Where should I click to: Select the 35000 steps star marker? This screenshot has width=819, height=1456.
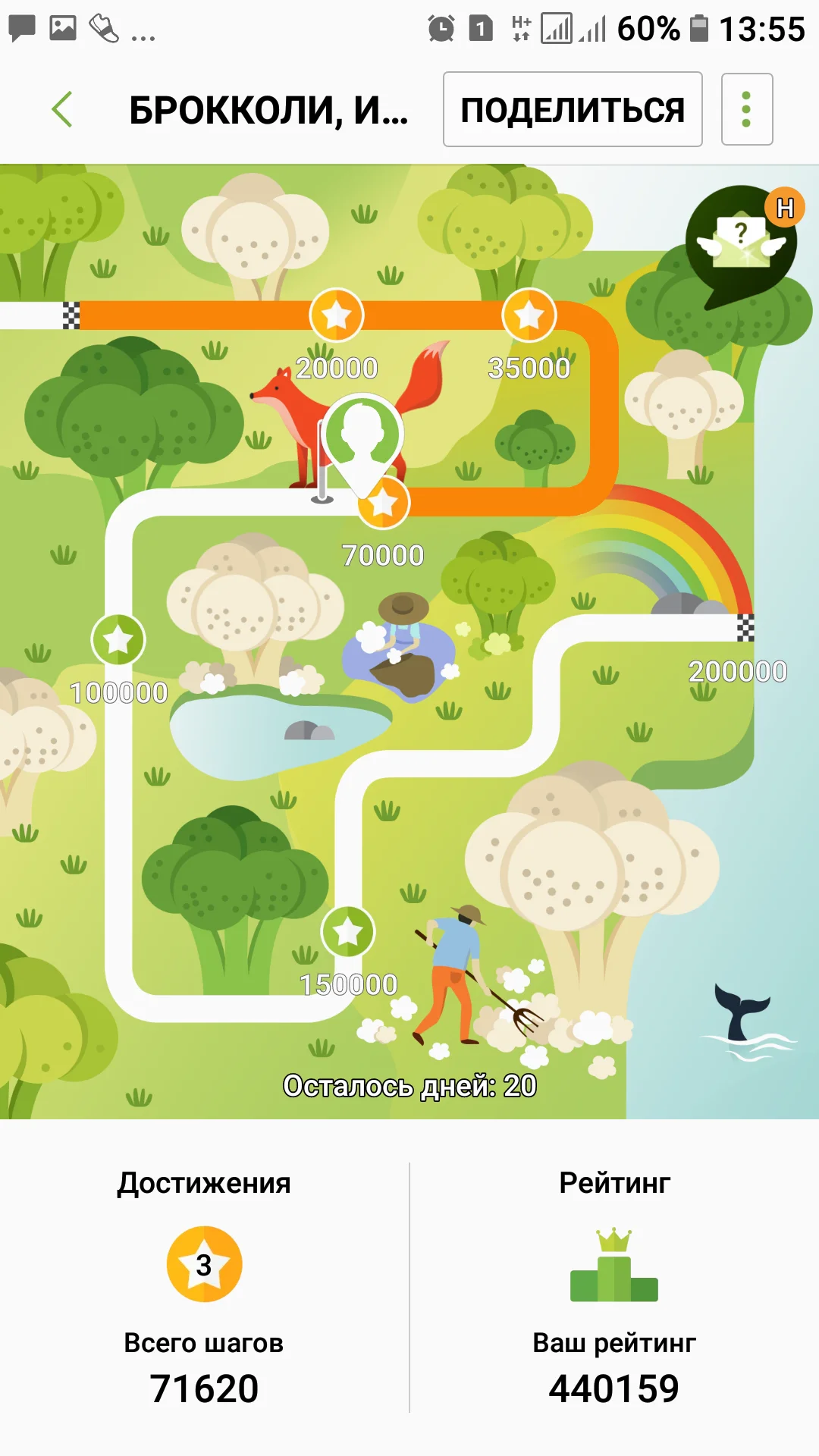pos(529,315)
